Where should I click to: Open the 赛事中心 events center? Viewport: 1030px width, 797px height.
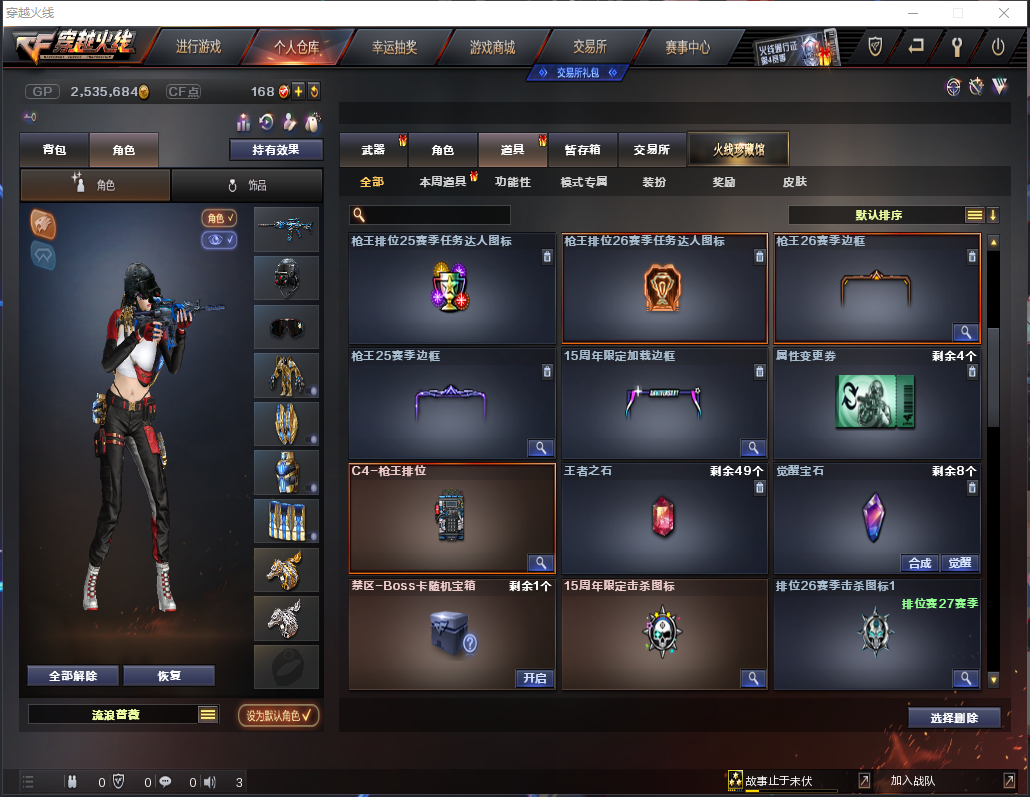[687, 47]
